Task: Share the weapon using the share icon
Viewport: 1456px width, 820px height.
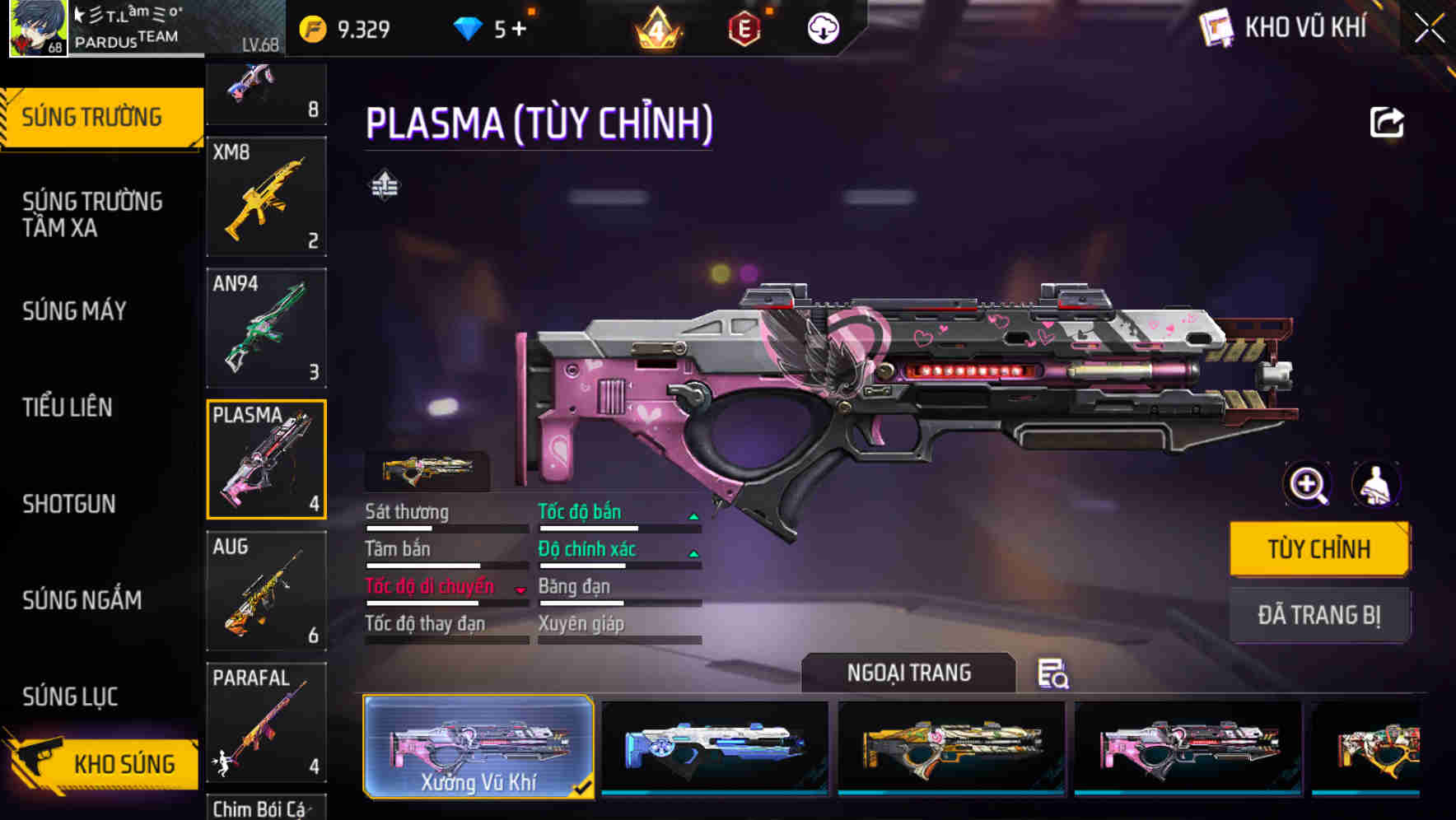Action: click(x=1387, y=123)
